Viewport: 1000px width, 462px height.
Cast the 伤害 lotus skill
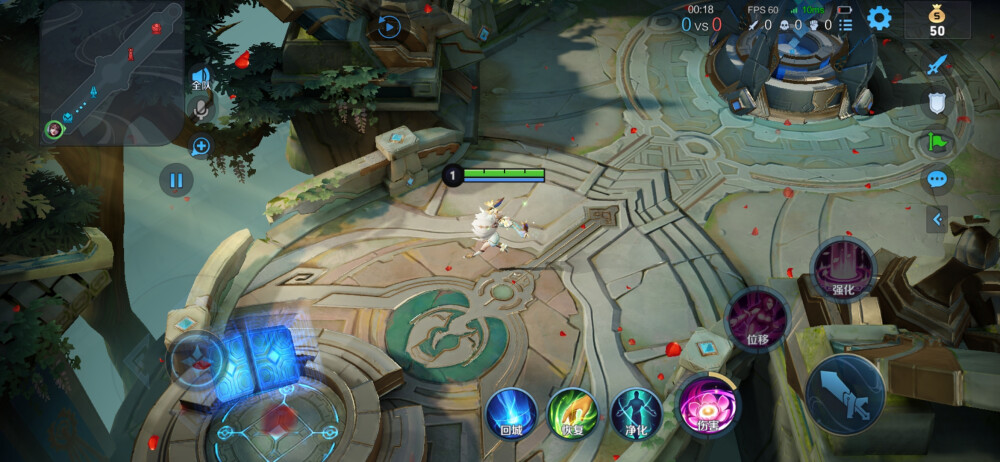[708, 405]
